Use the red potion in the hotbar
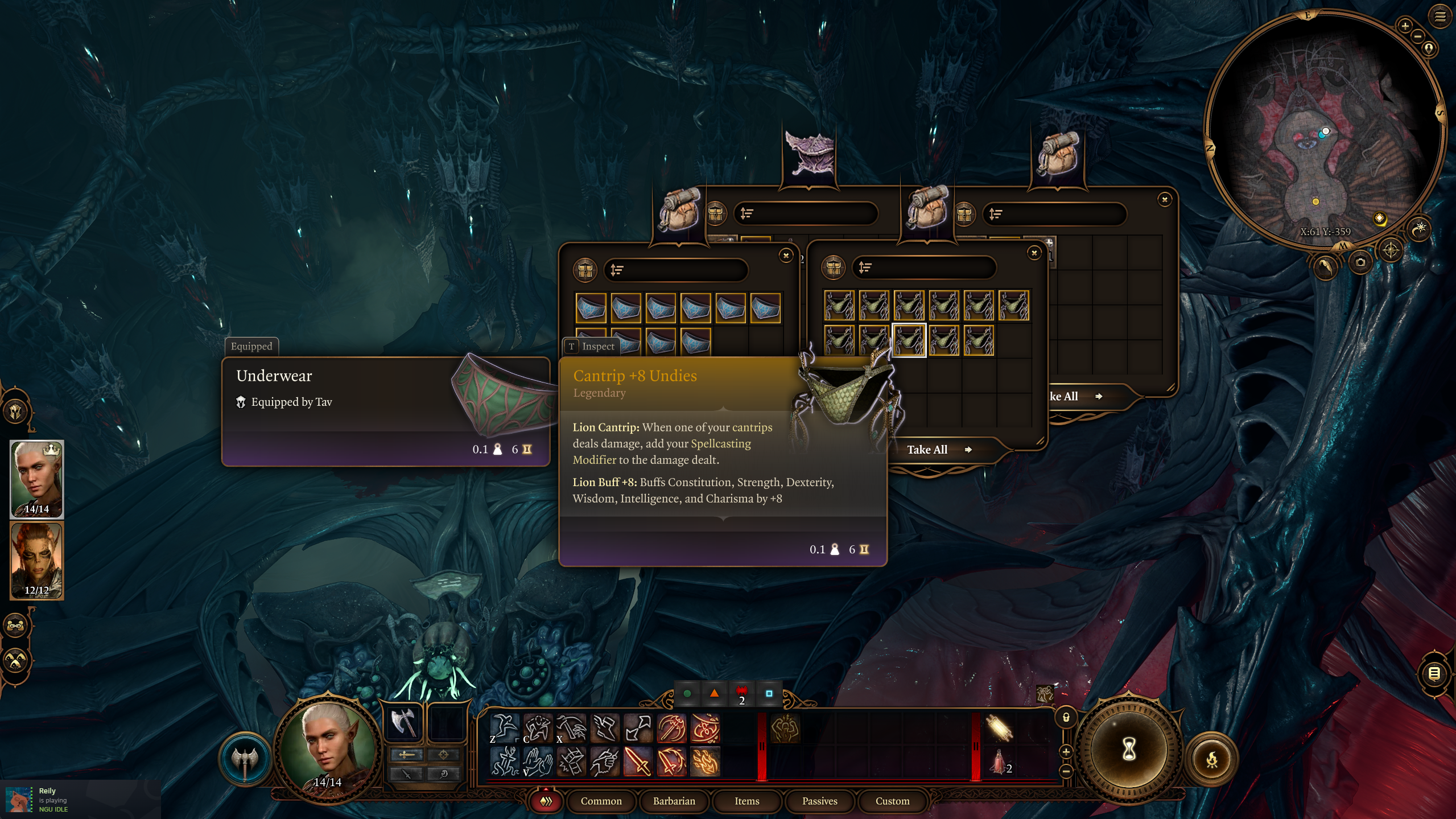The width and height of the screenshot is (1456, 819). pos(999,763)
